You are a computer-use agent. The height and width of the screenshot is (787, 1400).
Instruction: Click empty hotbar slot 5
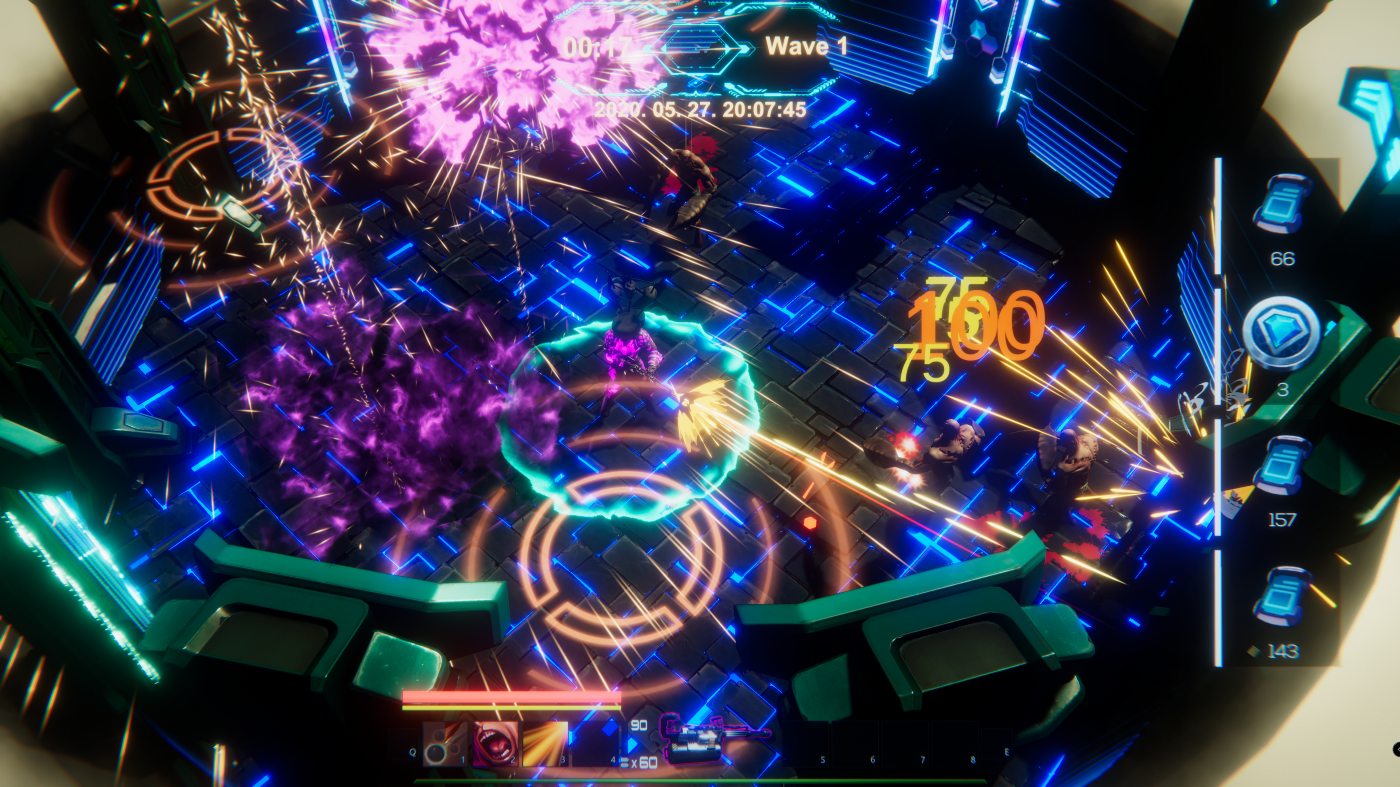pos(805,744)
